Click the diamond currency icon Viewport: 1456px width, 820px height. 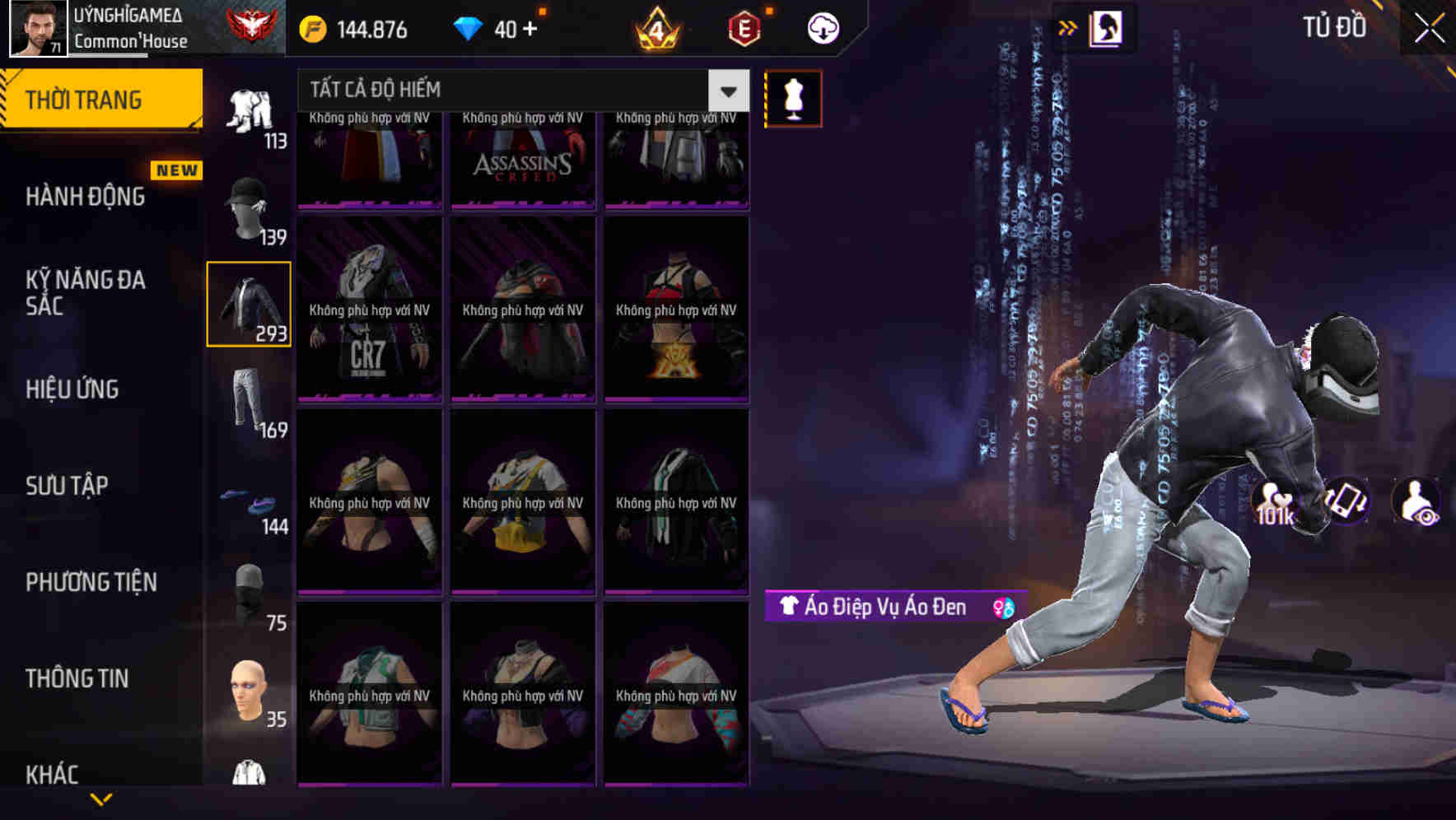click(x=469, y=26)
